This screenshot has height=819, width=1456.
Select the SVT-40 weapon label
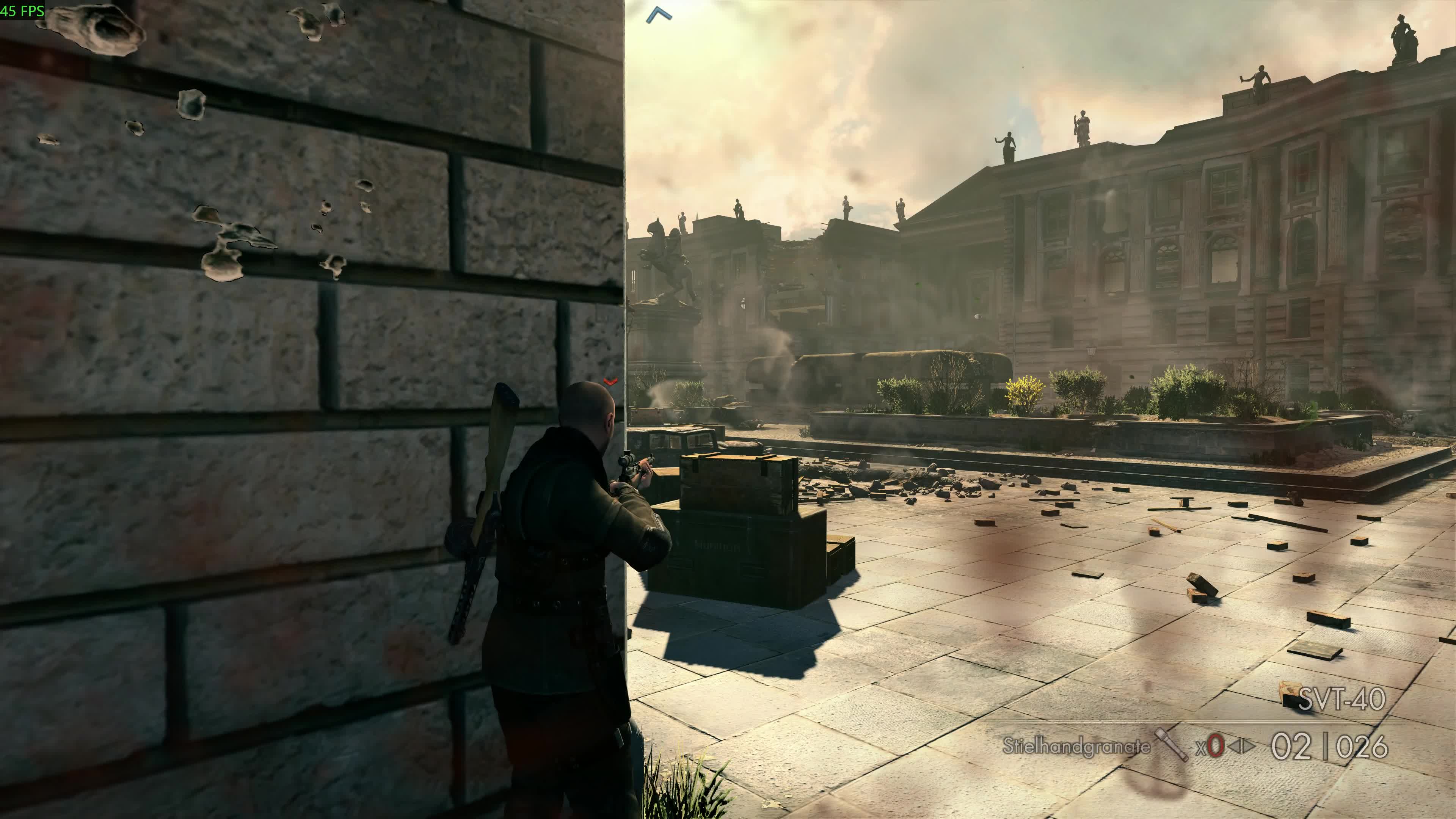[1341, 699]
